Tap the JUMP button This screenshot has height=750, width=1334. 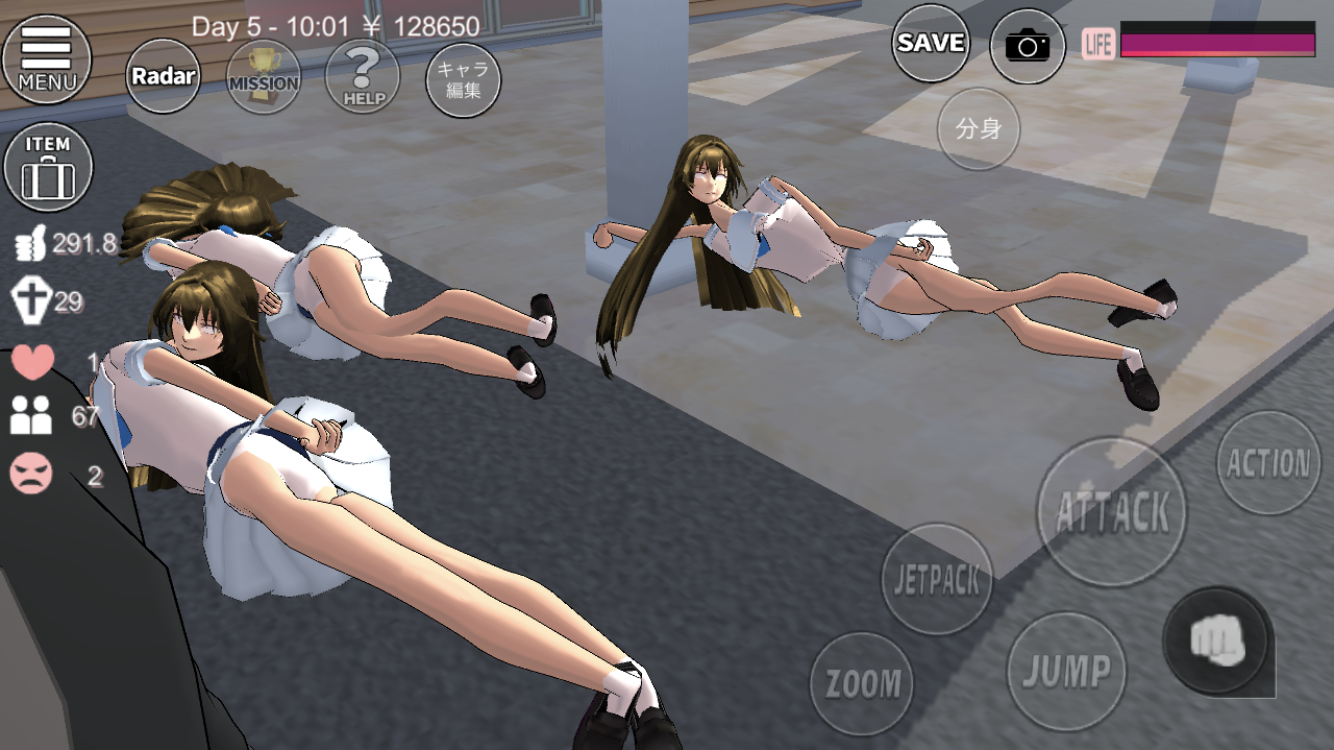(x=1066, y=670)
